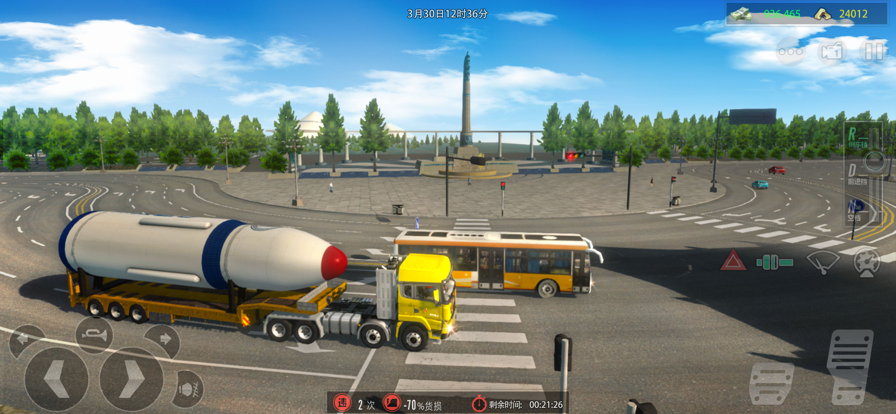Shift into reverse gear R
896x414 pixels.
(853, 134)
